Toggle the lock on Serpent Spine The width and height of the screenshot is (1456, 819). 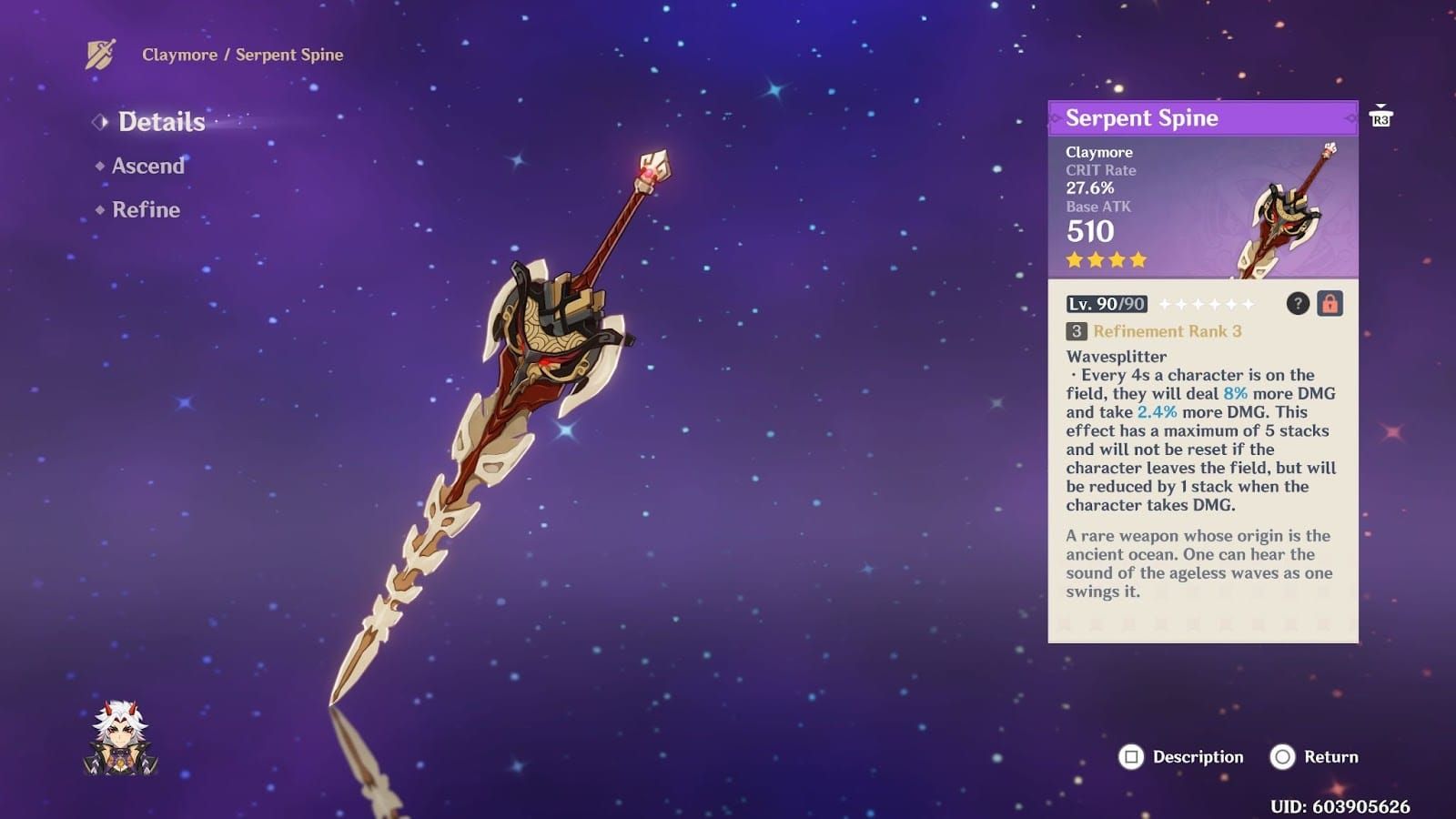1332,304
